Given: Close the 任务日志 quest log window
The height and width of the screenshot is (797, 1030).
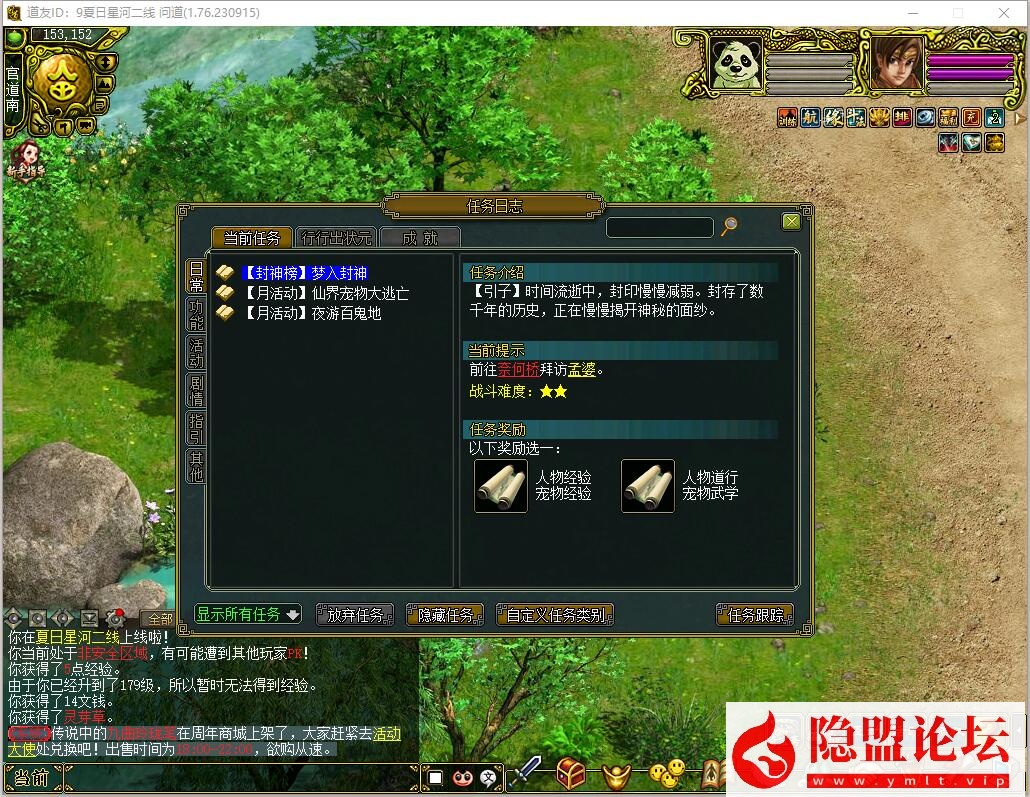Looking at the screenshot, I should pos(791,221).
